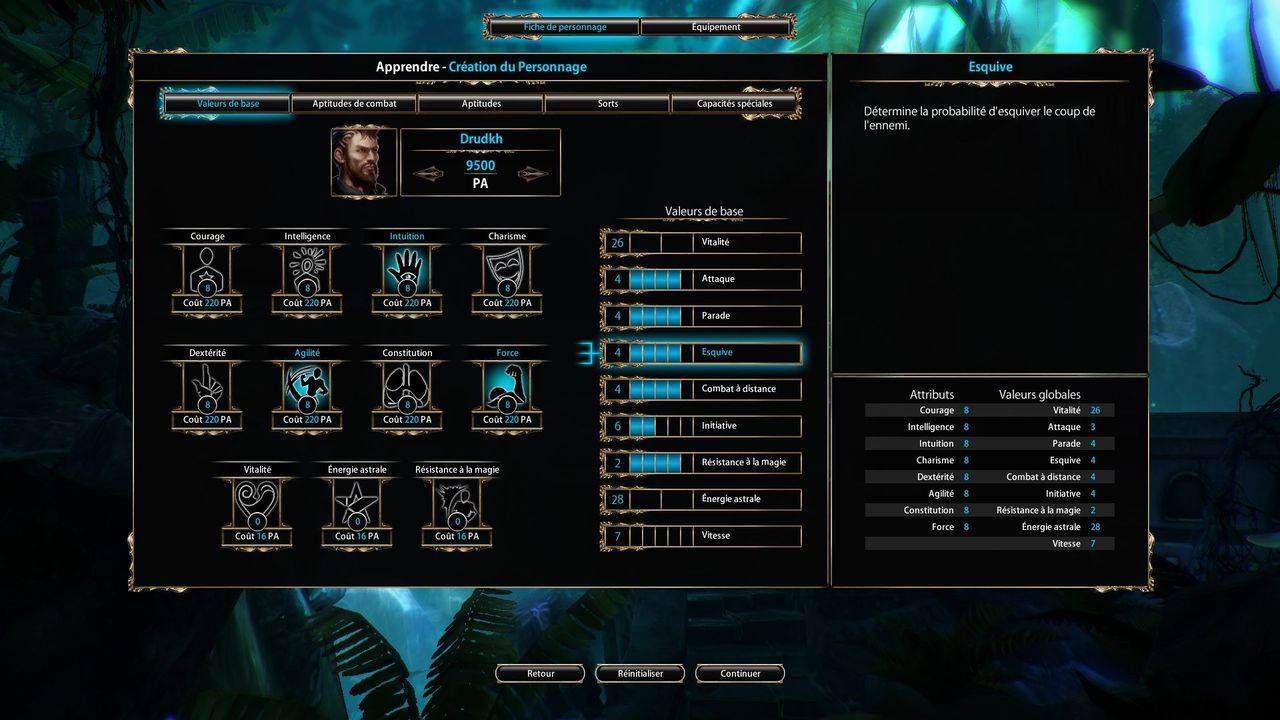Select the Énergie astrale star icon
This screenshot has width=1280, height=720.
click(357, 503)
